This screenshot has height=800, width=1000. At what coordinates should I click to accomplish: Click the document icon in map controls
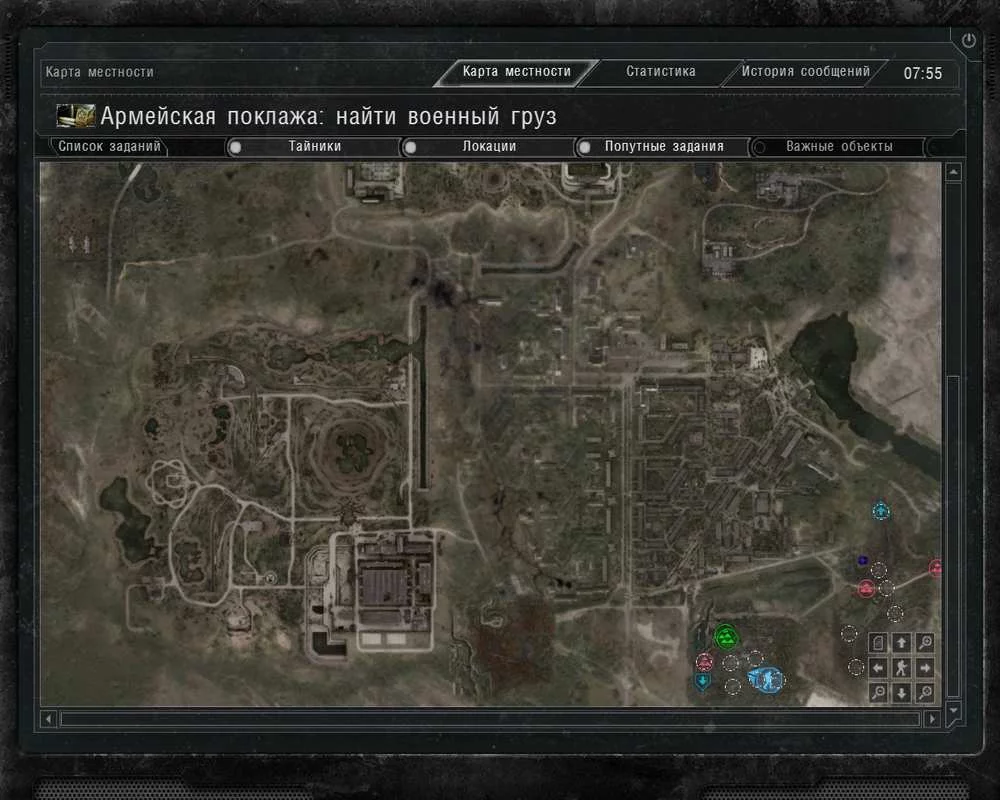point(878,643)
